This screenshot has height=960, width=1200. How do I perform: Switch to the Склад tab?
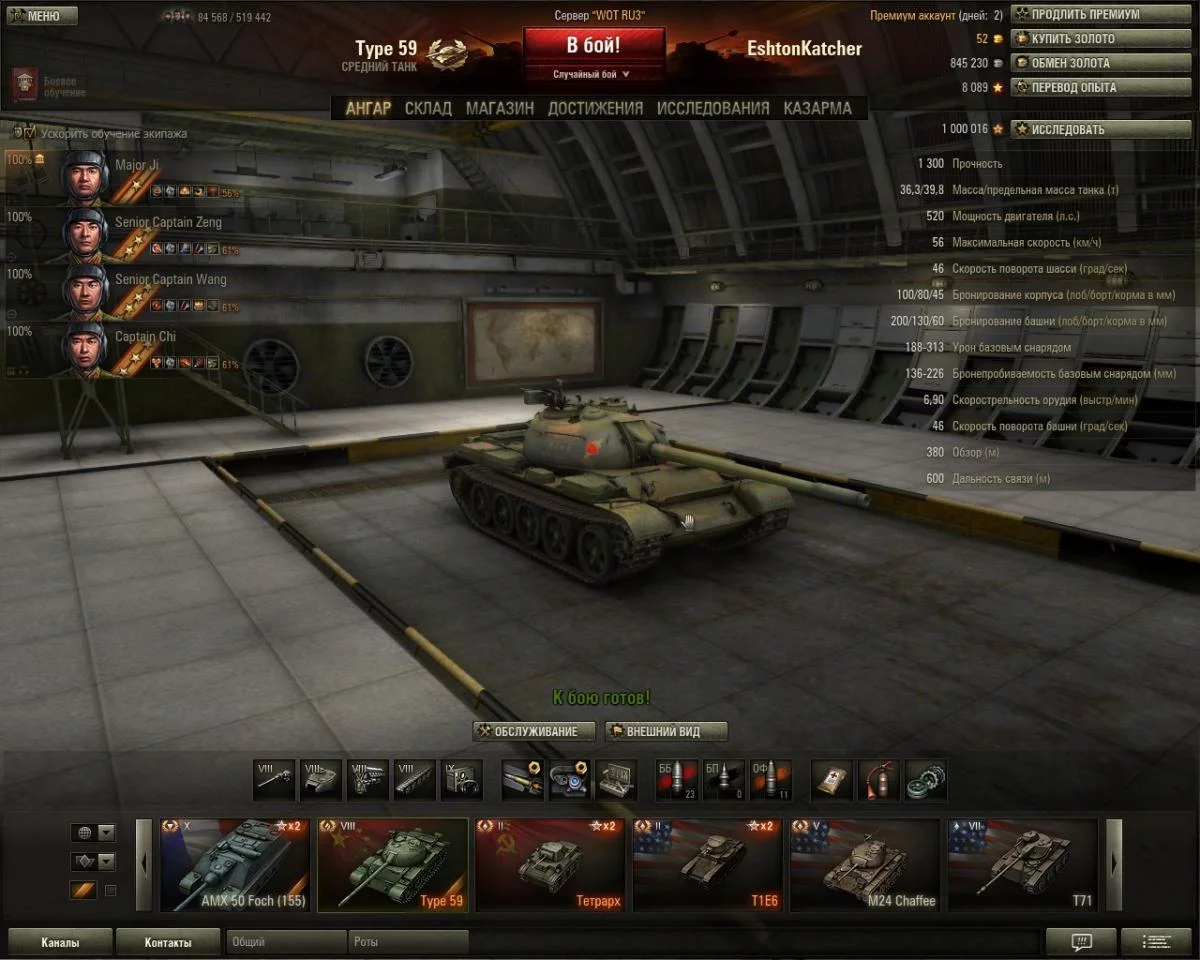pos(428,108)
